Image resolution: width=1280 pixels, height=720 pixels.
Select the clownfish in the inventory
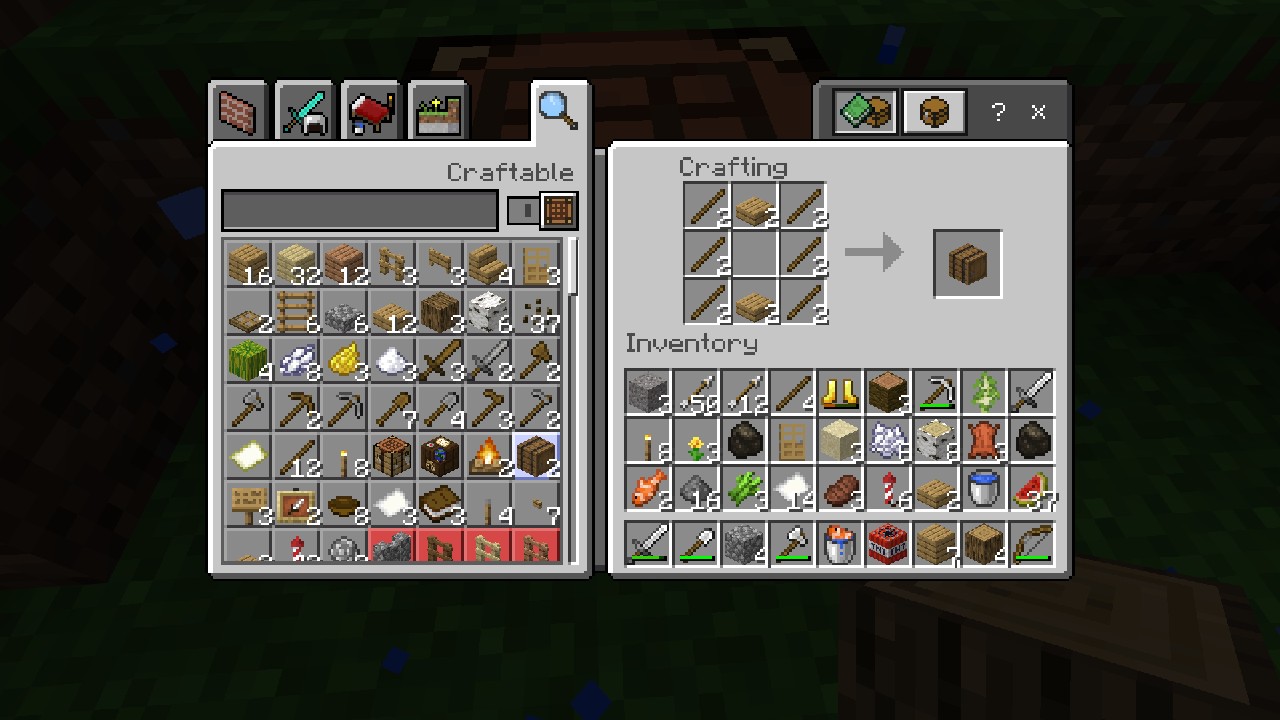647,491
